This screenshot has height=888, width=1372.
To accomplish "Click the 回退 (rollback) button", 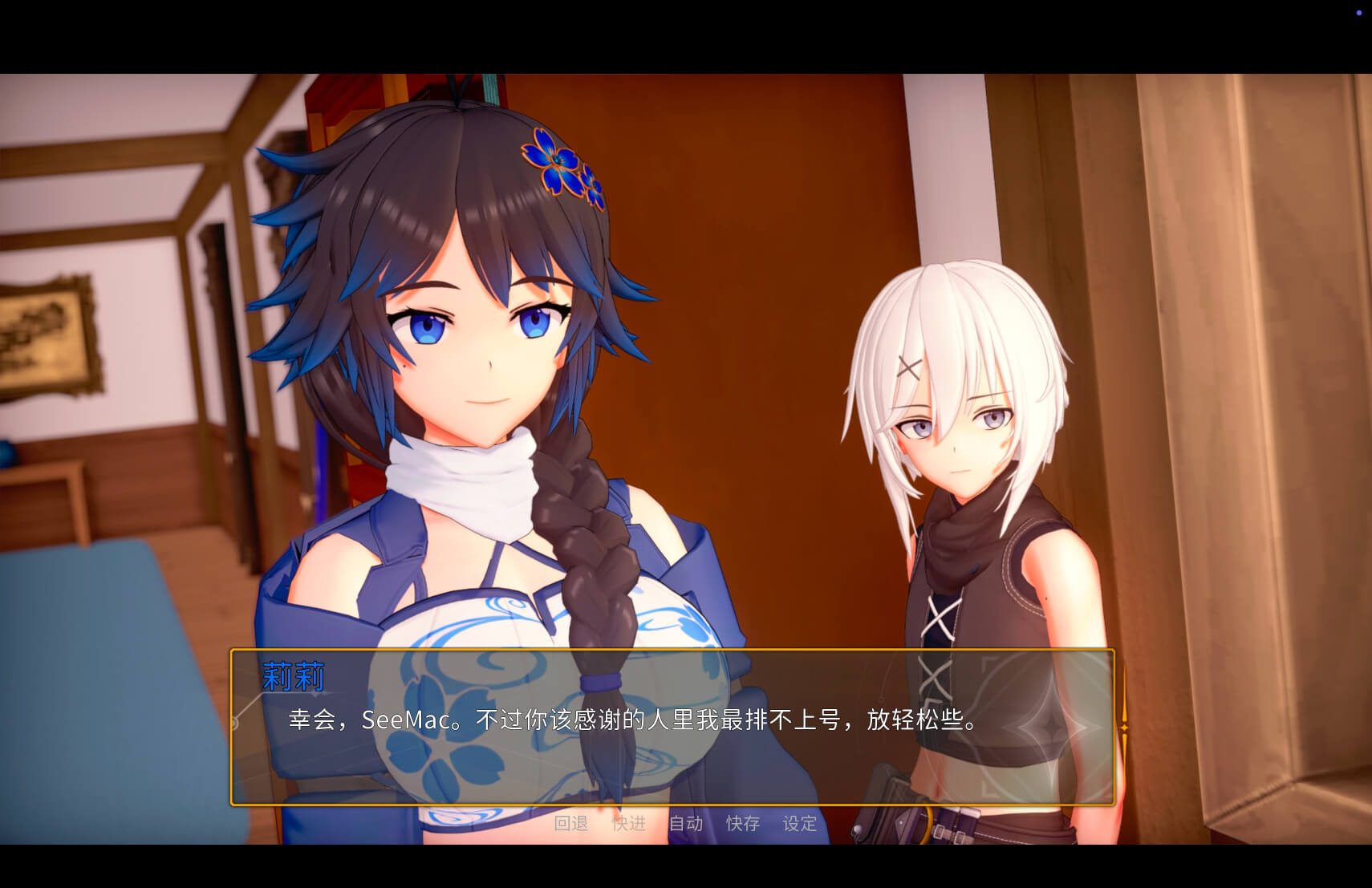I will pos(571,823).
